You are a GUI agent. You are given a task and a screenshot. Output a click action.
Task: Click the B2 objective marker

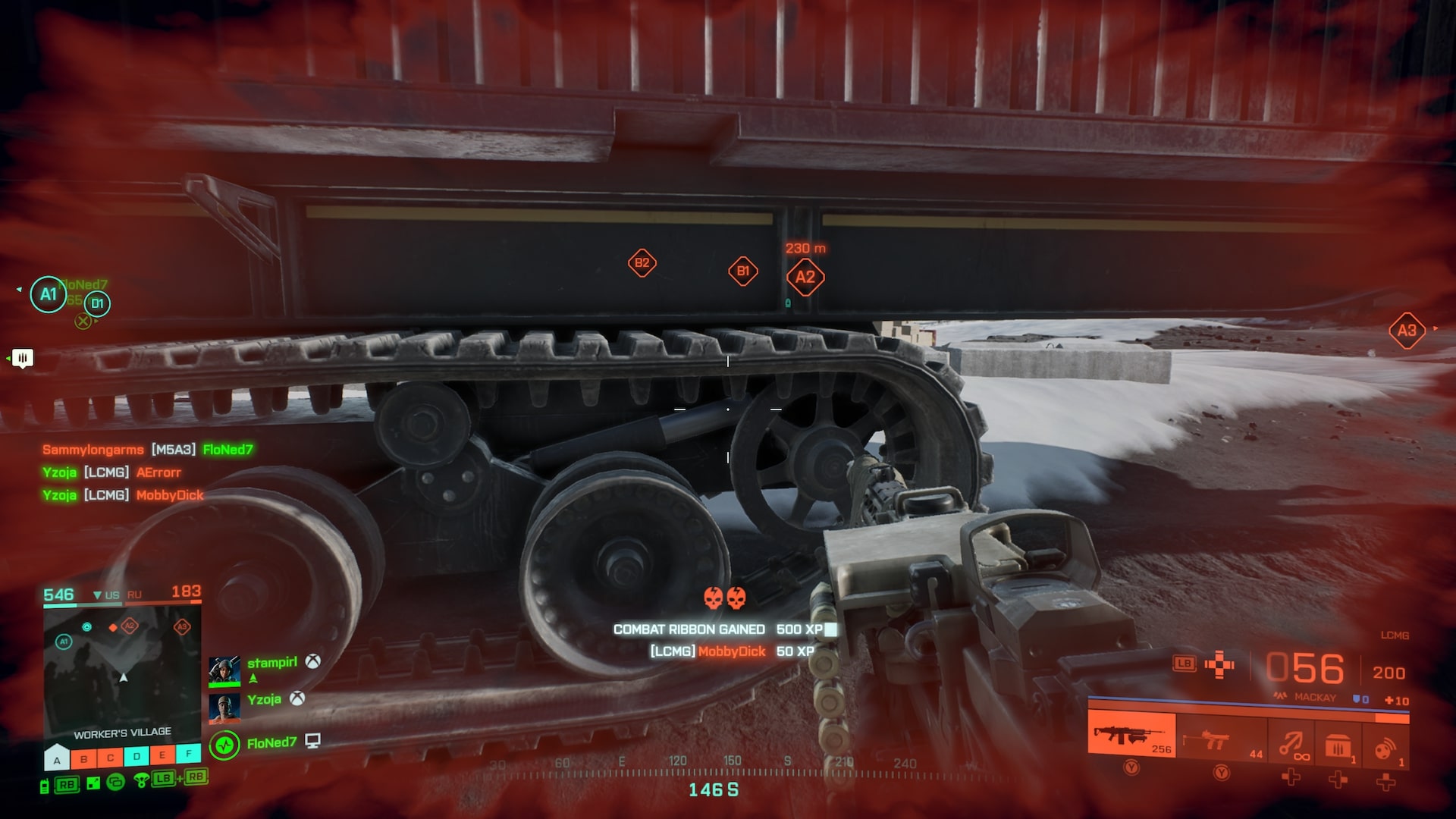point(642,263)
